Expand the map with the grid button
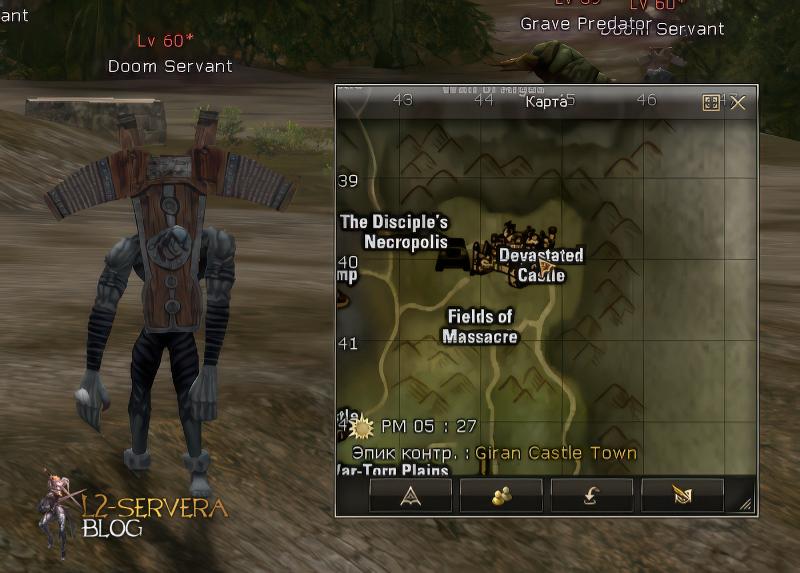 [712, 102]
